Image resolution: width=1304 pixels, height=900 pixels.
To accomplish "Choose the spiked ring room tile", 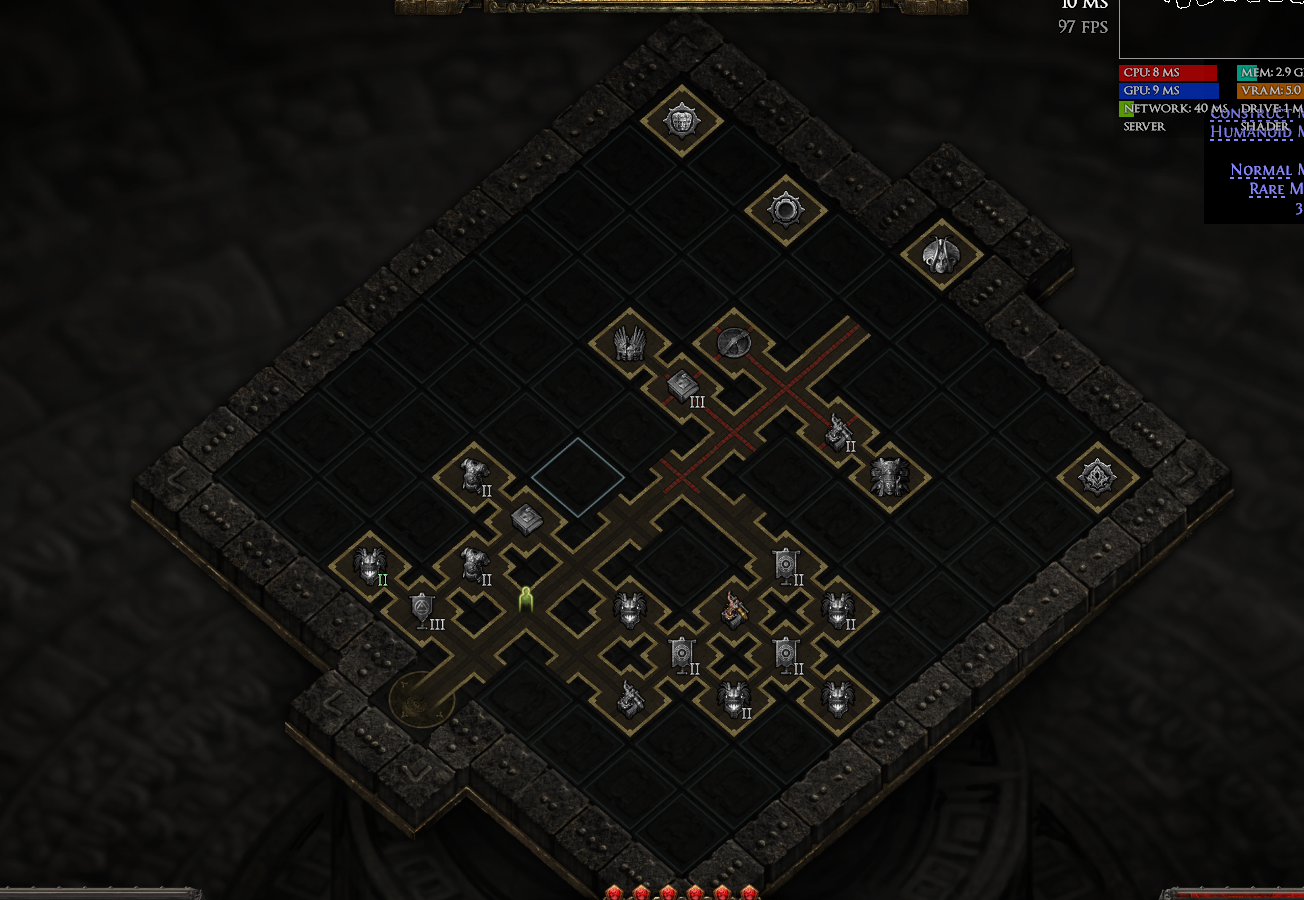I will (785, 209).
